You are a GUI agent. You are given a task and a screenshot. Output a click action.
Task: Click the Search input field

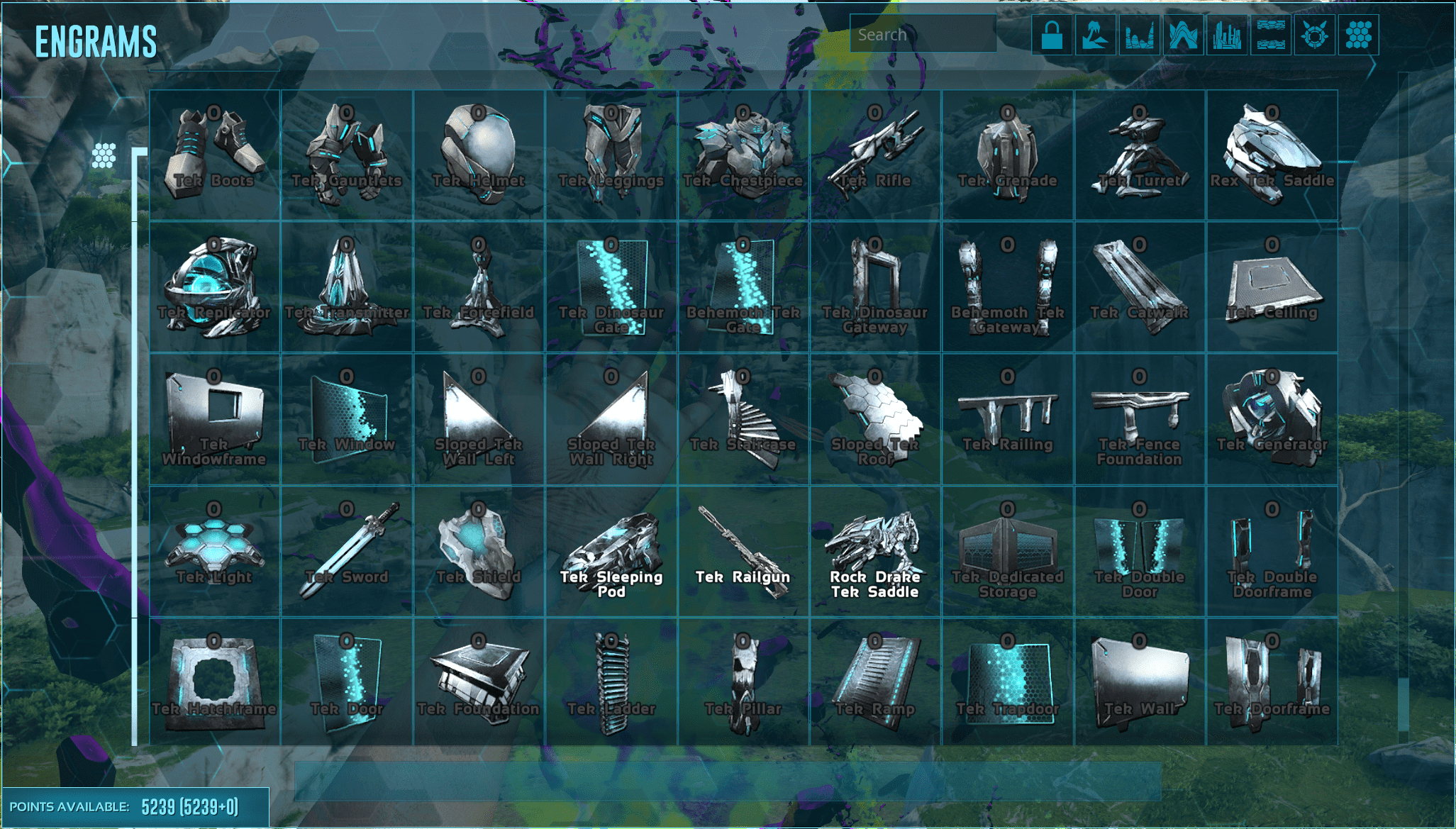[922, 34]
